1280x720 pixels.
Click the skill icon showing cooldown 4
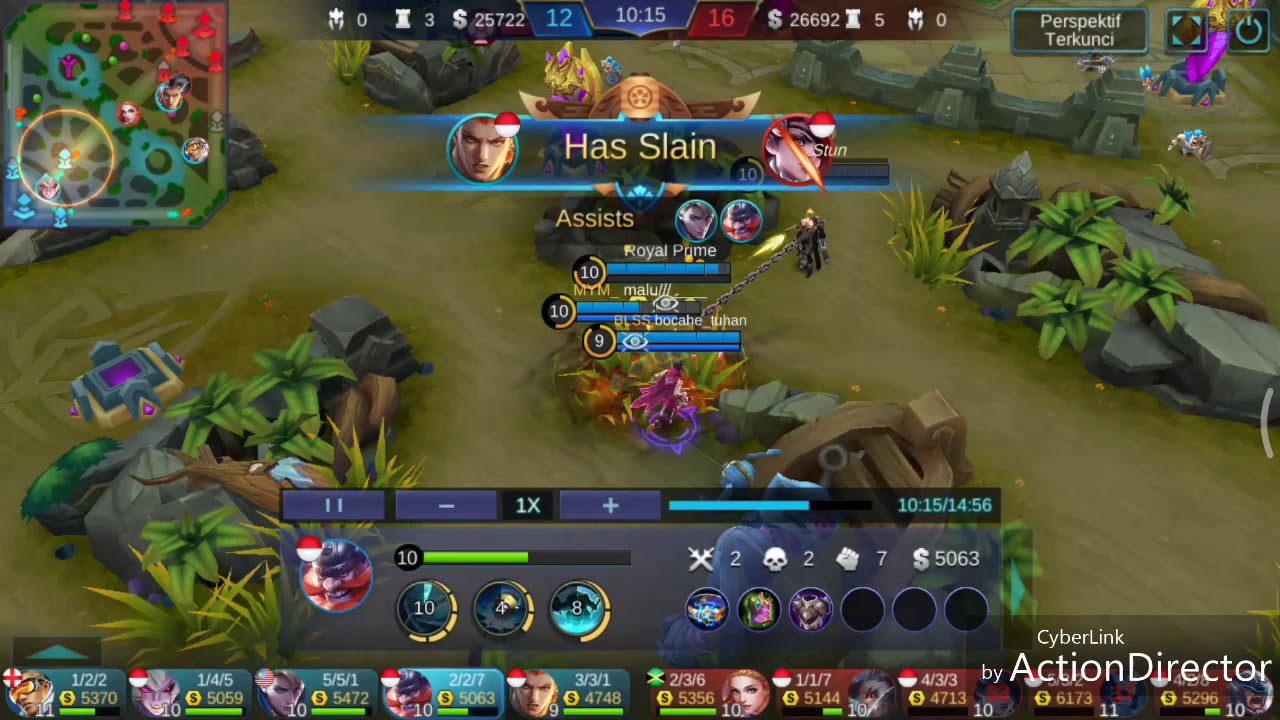pyautogui.click(x=502, y=608)
